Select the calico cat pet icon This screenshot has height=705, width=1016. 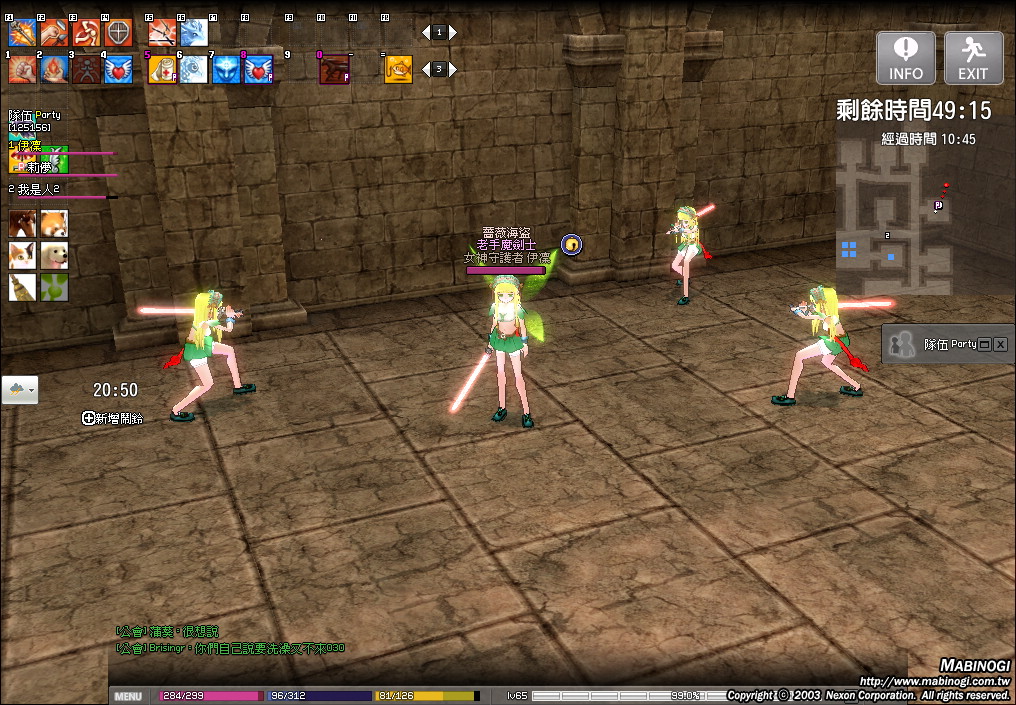coord(22,256)
